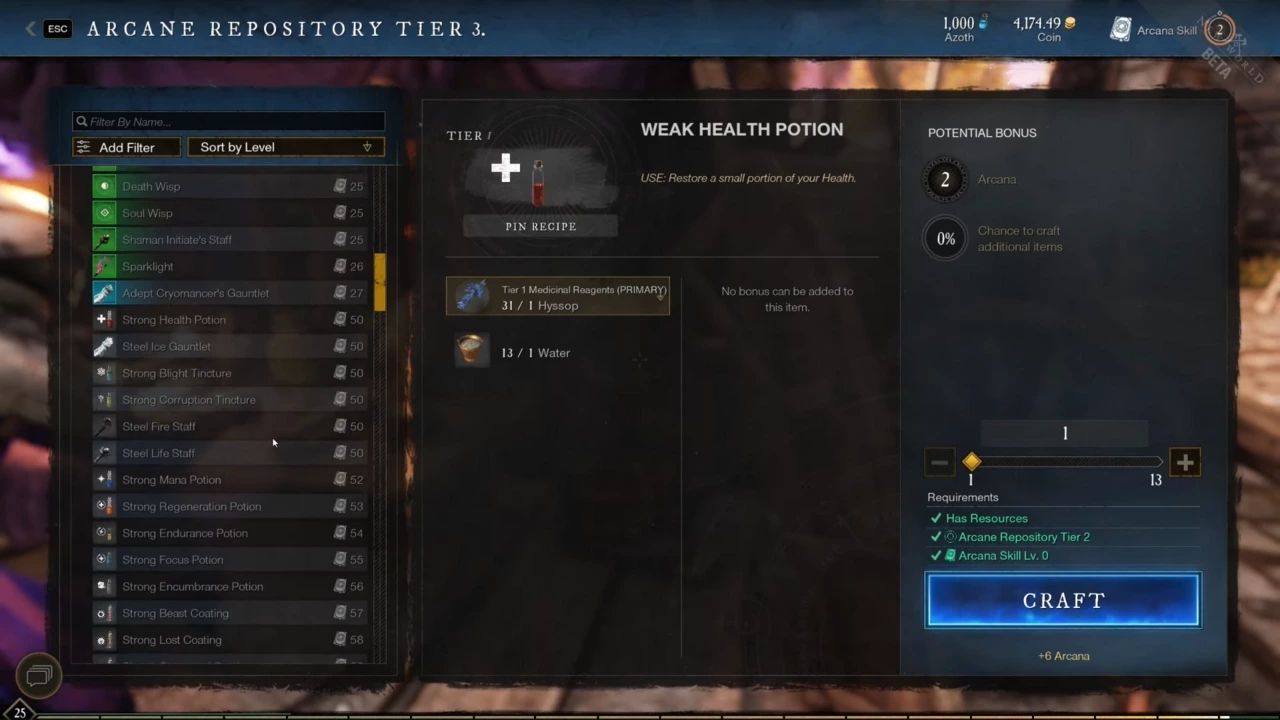This screenshot has width=1280, height=720.
Task: Expand the Add Filter options
Action: tap(126, 147)
